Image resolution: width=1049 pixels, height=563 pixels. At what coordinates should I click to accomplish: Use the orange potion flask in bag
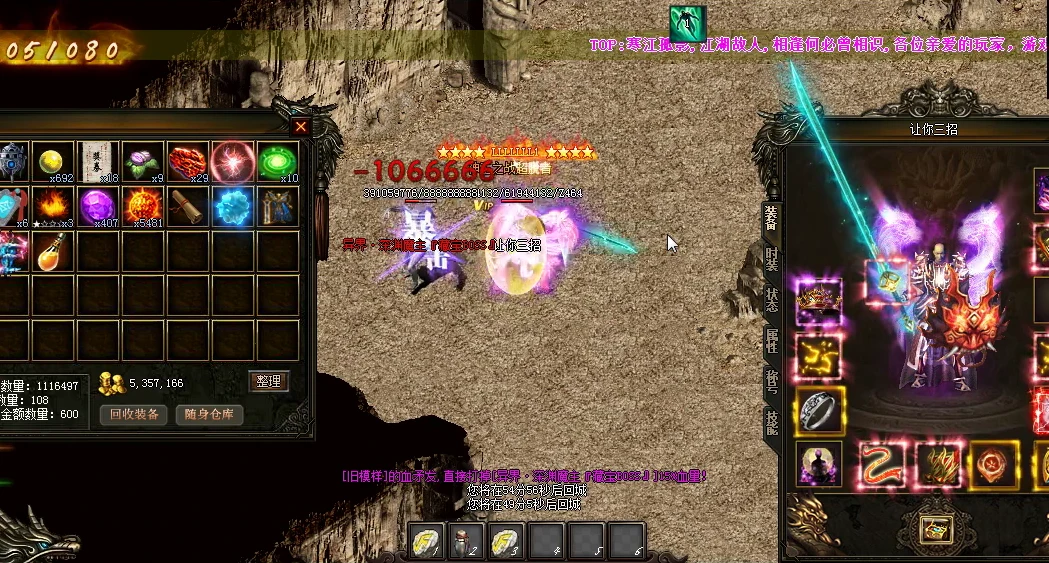53,252
